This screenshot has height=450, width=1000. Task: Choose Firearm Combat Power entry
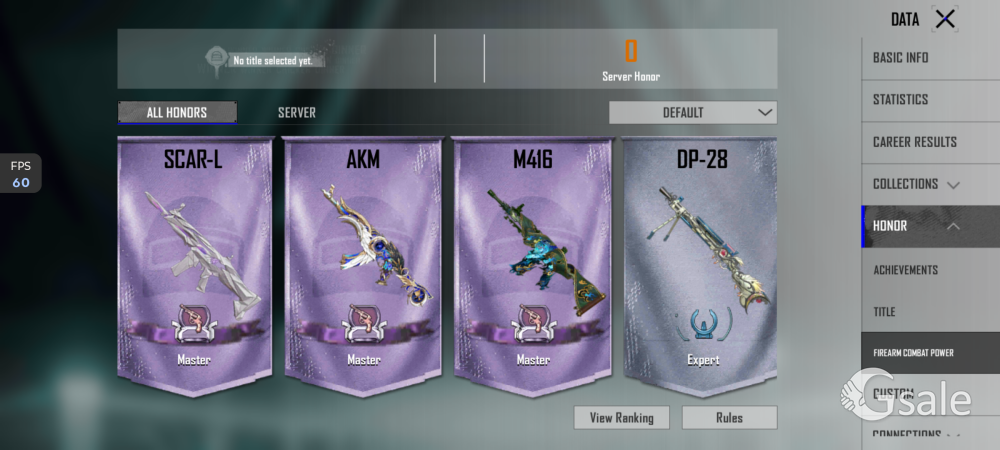click(930, 353)
